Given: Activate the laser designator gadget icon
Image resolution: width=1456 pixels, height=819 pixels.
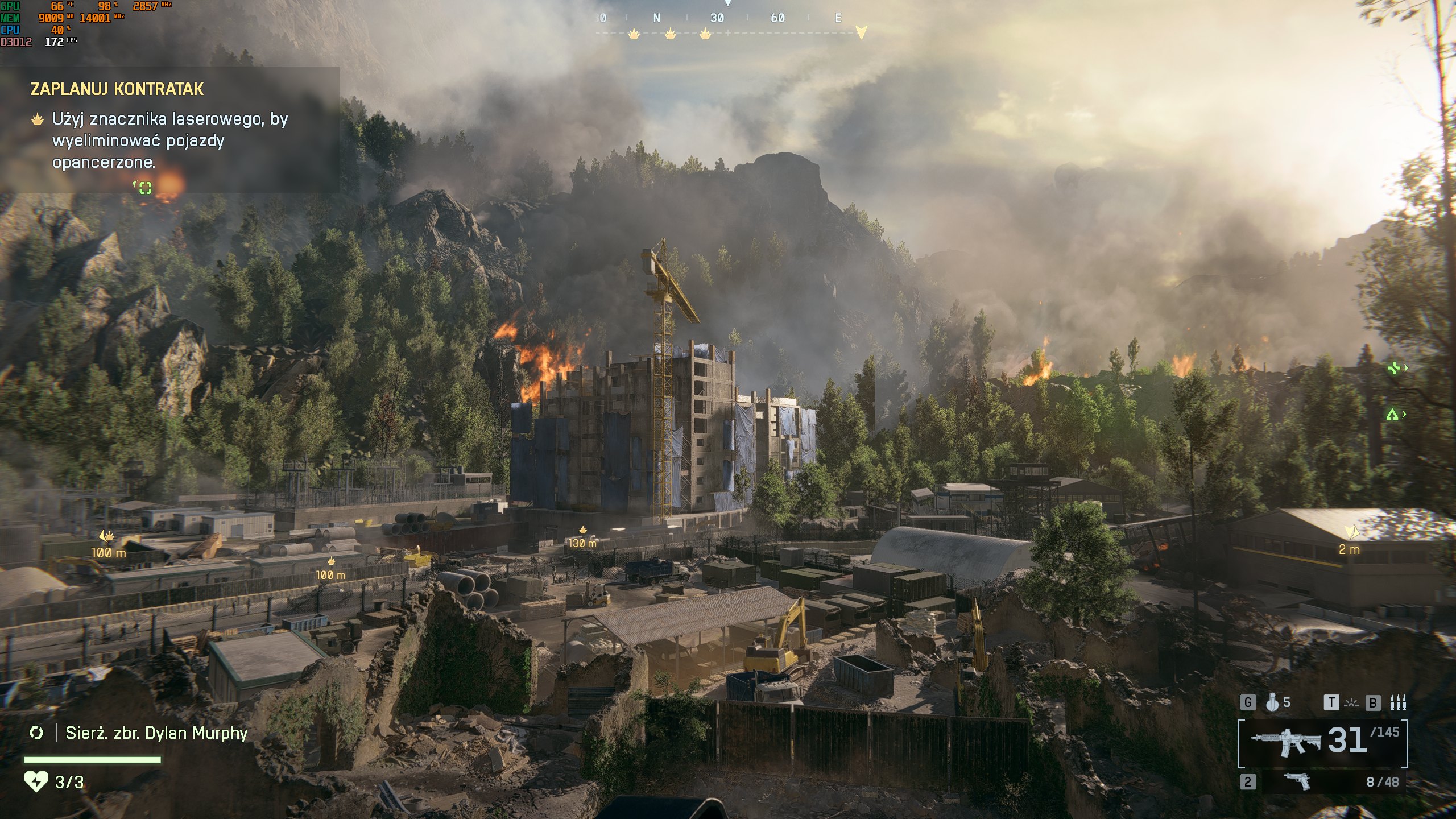Looking at the screenshot, I should coord(1351,704).
